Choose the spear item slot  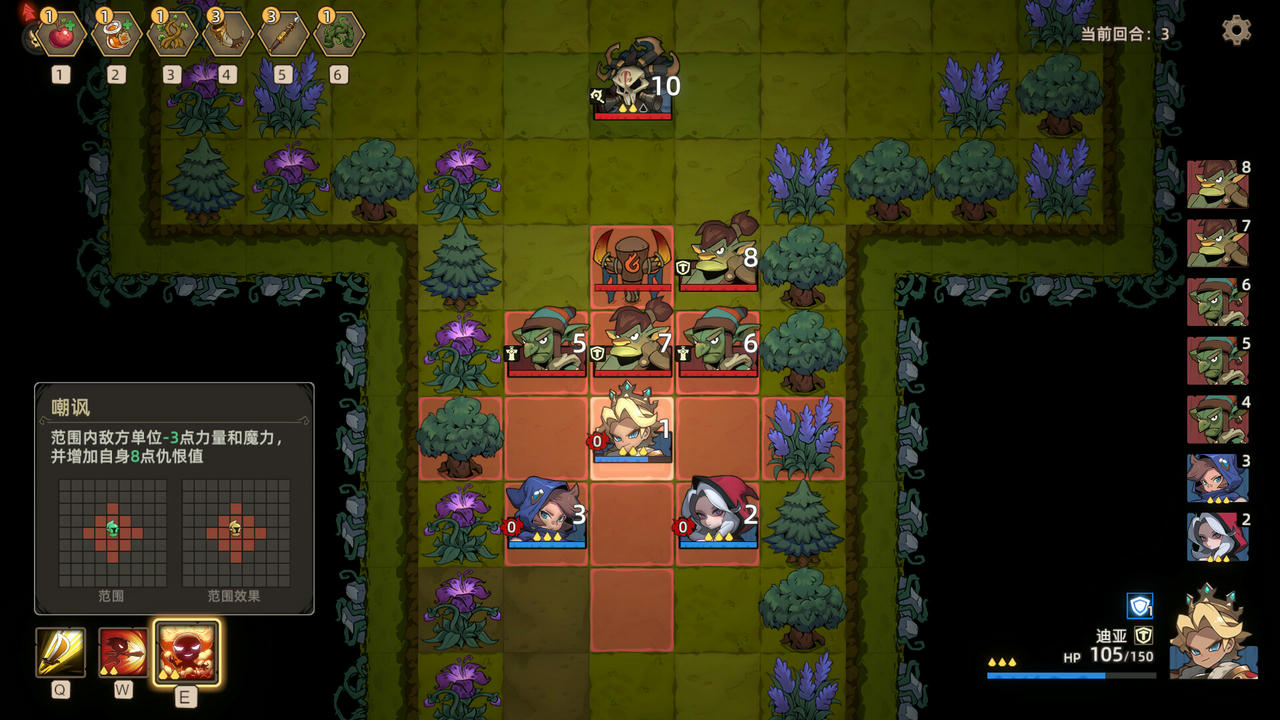point(283,35)
